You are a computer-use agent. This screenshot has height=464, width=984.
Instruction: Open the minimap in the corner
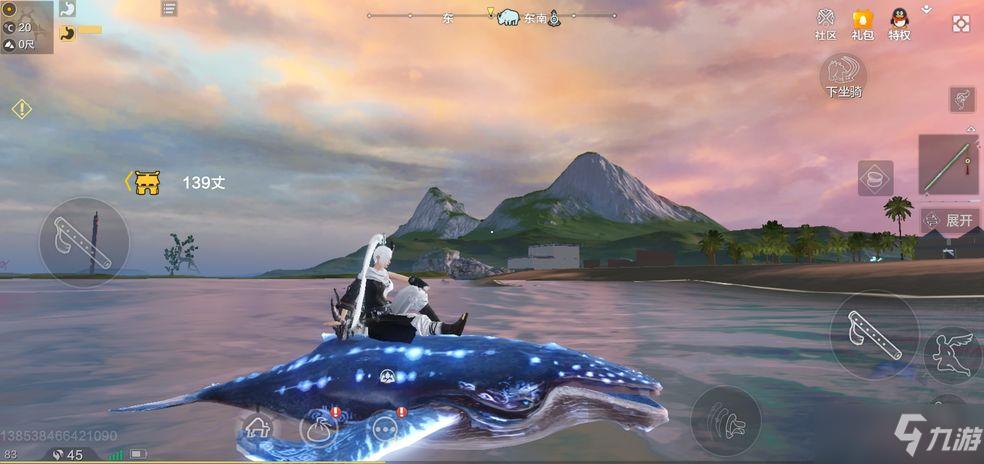pyautogui.click(x=26, y=27)
